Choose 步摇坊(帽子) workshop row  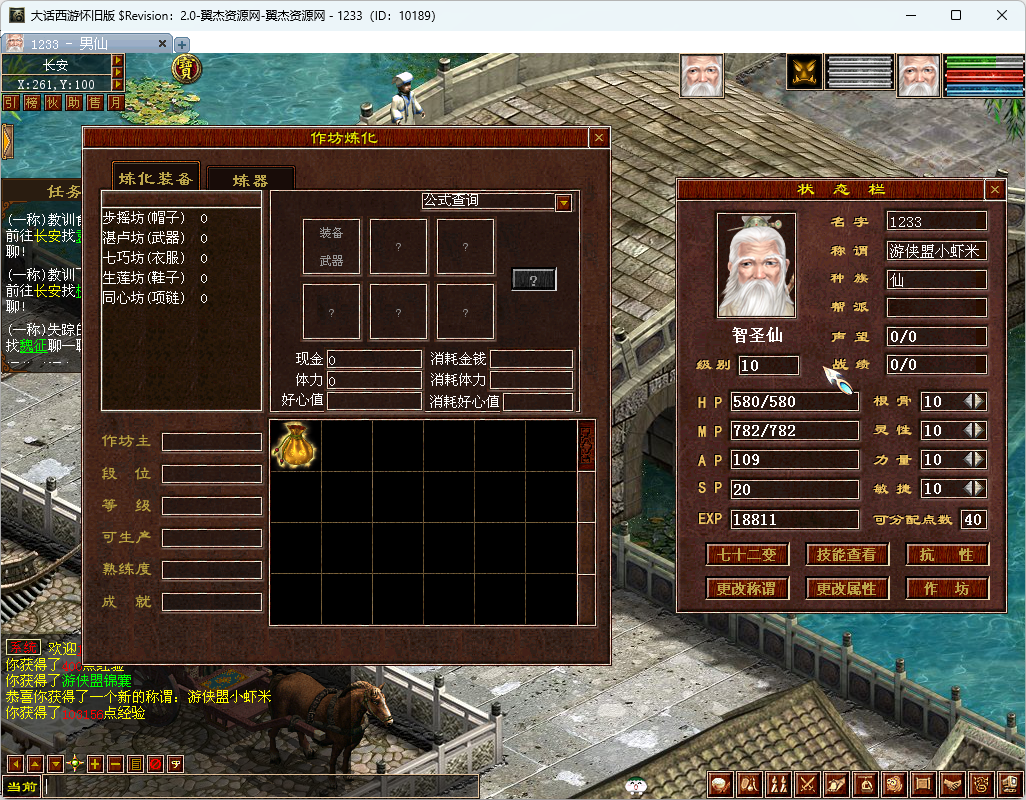point(144,218)
